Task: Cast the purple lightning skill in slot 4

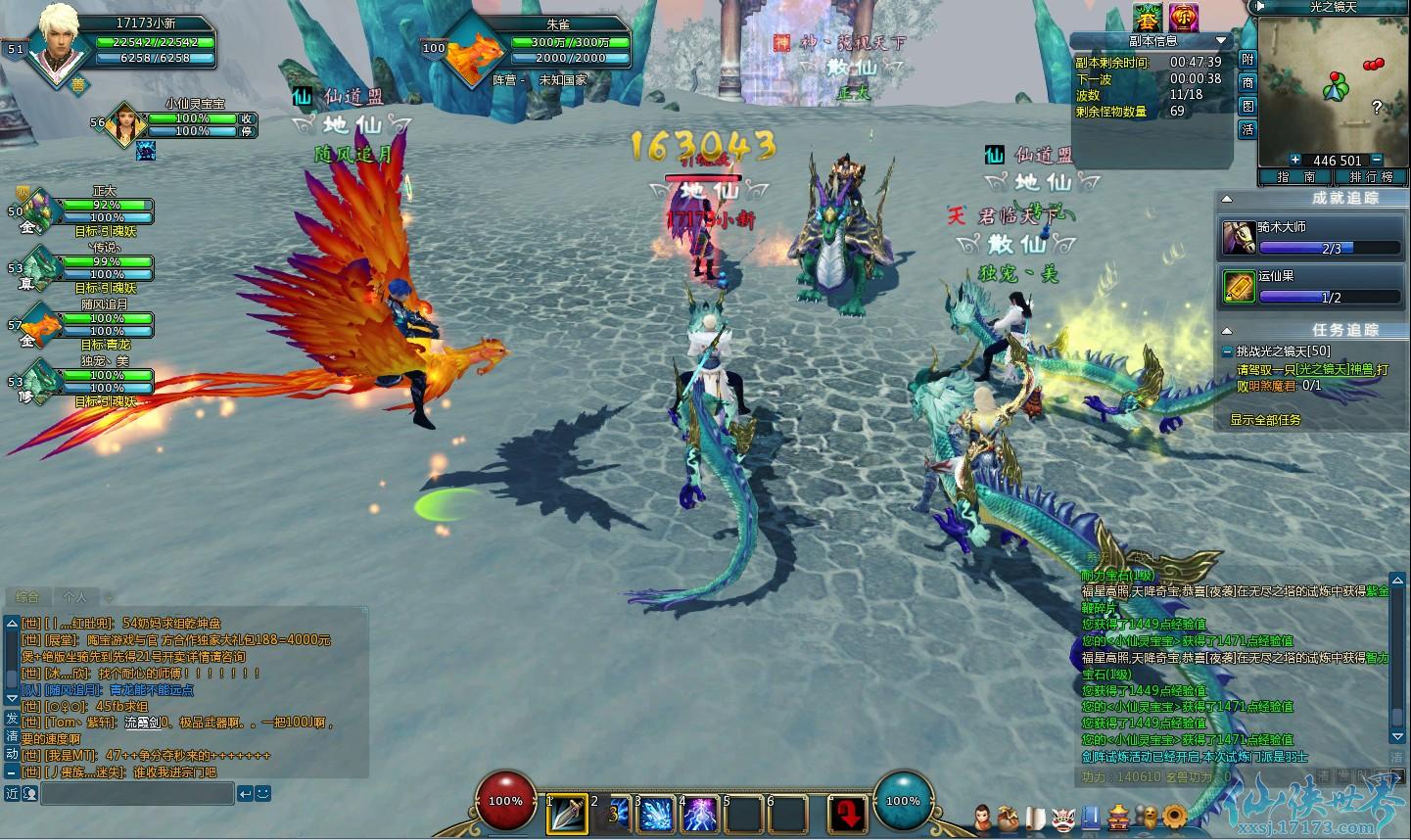Action: coord(698,814)
